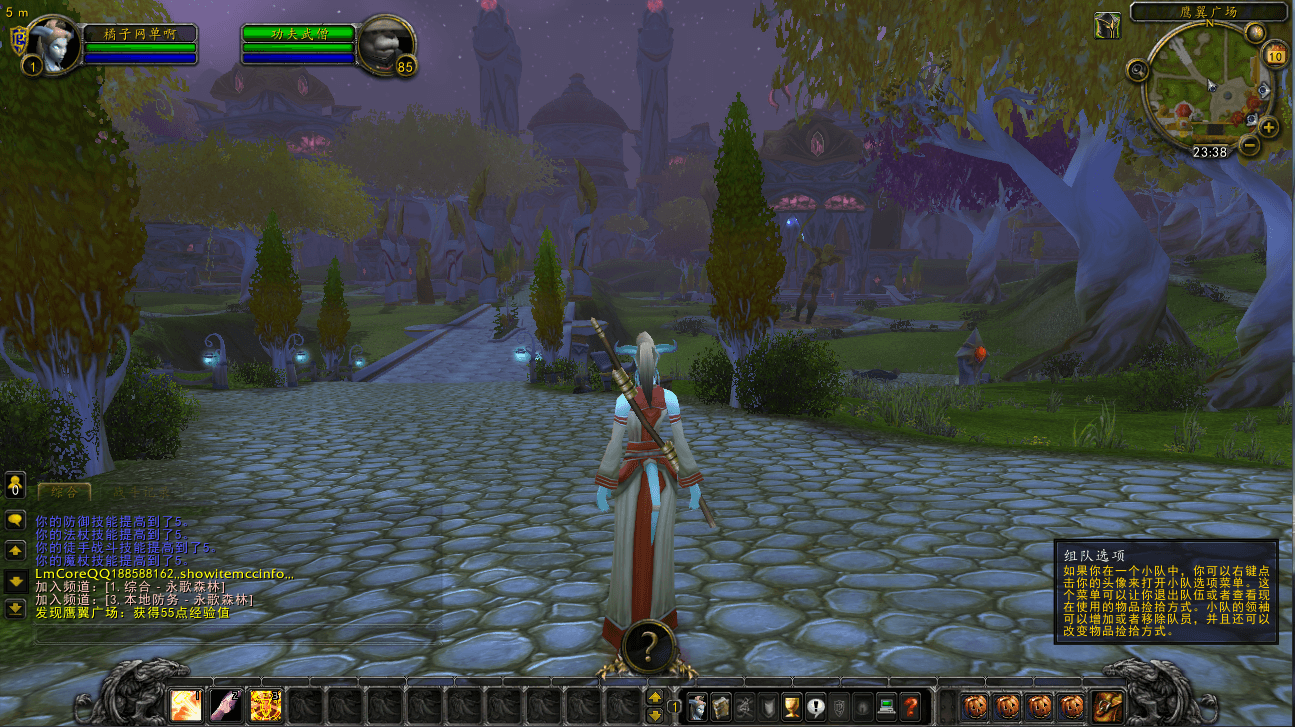Toggle the minimap tracking magnifier button

coord(1137,70)
